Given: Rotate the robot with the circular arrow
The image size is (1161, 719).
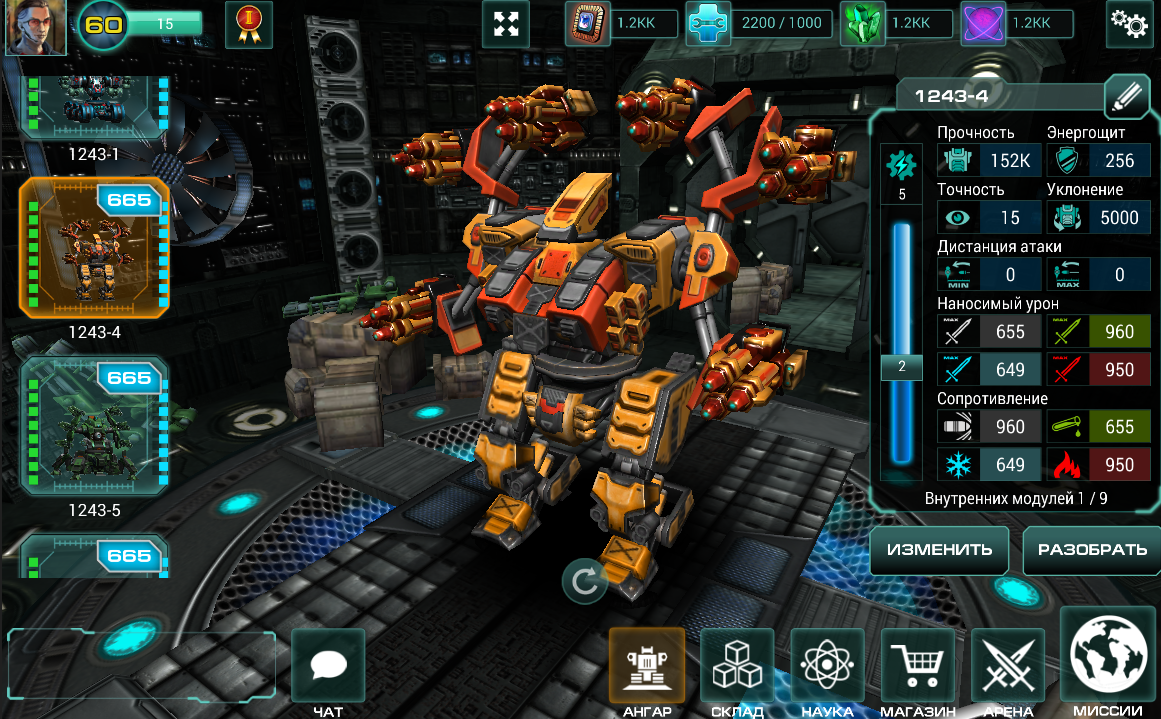Looking at the screenshot, I should coord(585,581).
